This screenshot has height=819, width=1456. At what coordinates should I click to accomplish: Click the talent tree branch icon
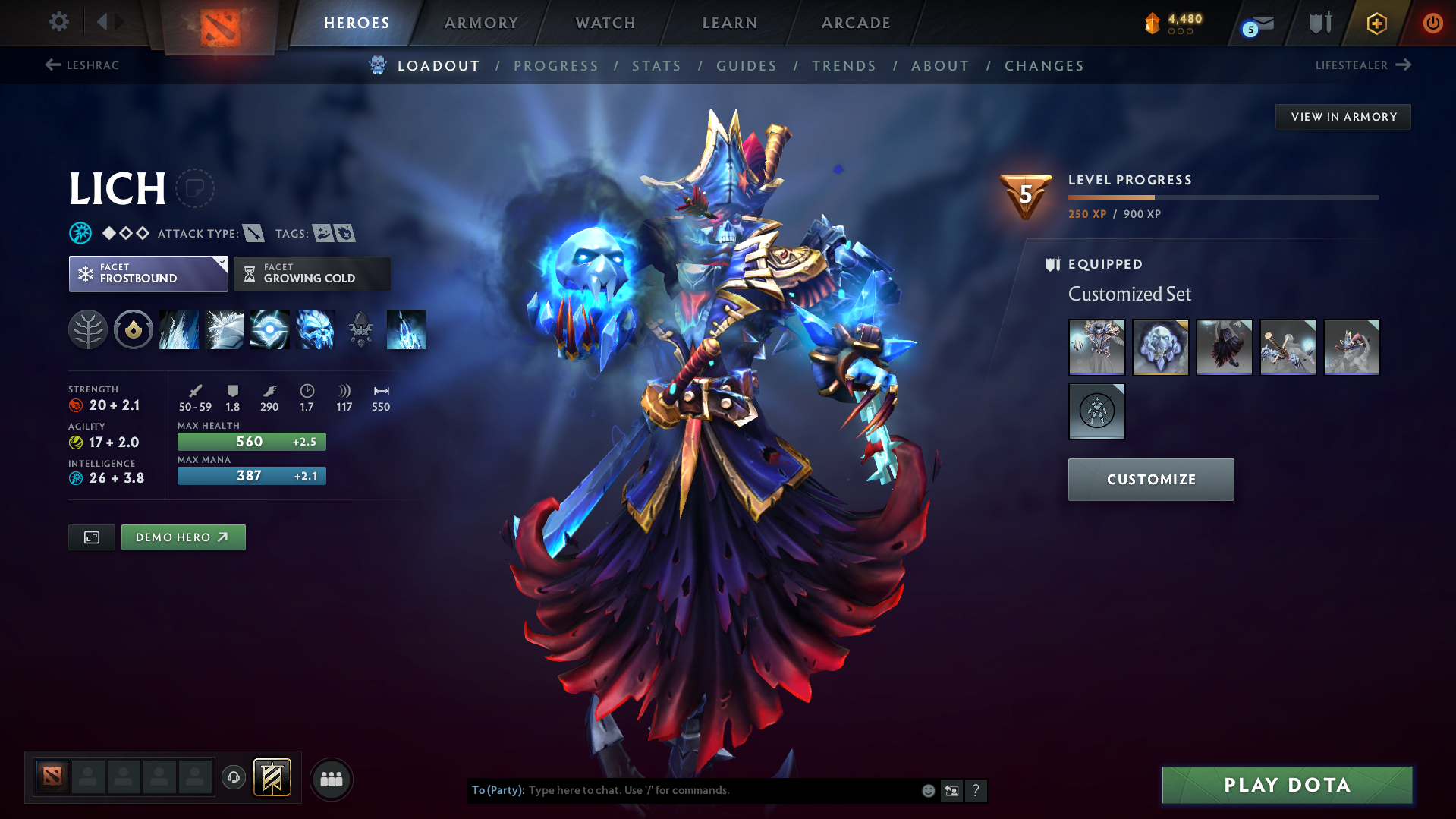point(87,329)
